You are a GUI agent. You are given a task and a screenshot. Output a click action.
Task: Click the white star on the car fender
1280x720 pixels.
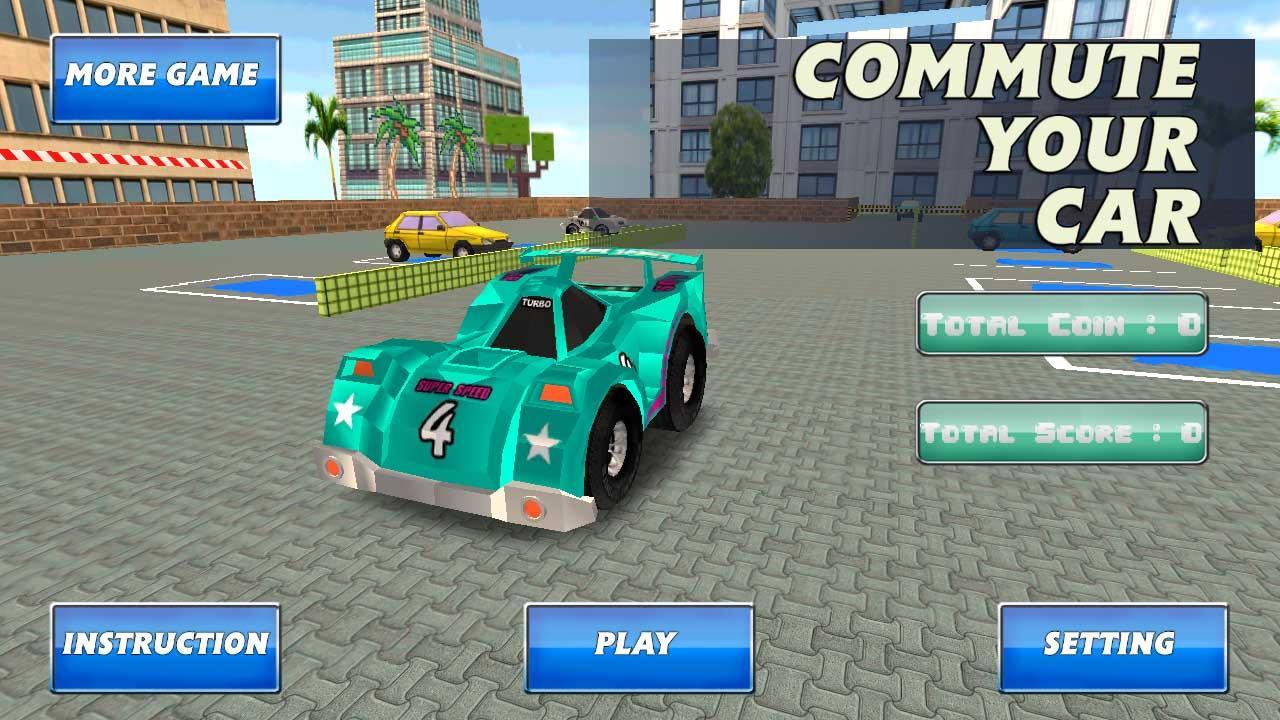click(345, 410)
